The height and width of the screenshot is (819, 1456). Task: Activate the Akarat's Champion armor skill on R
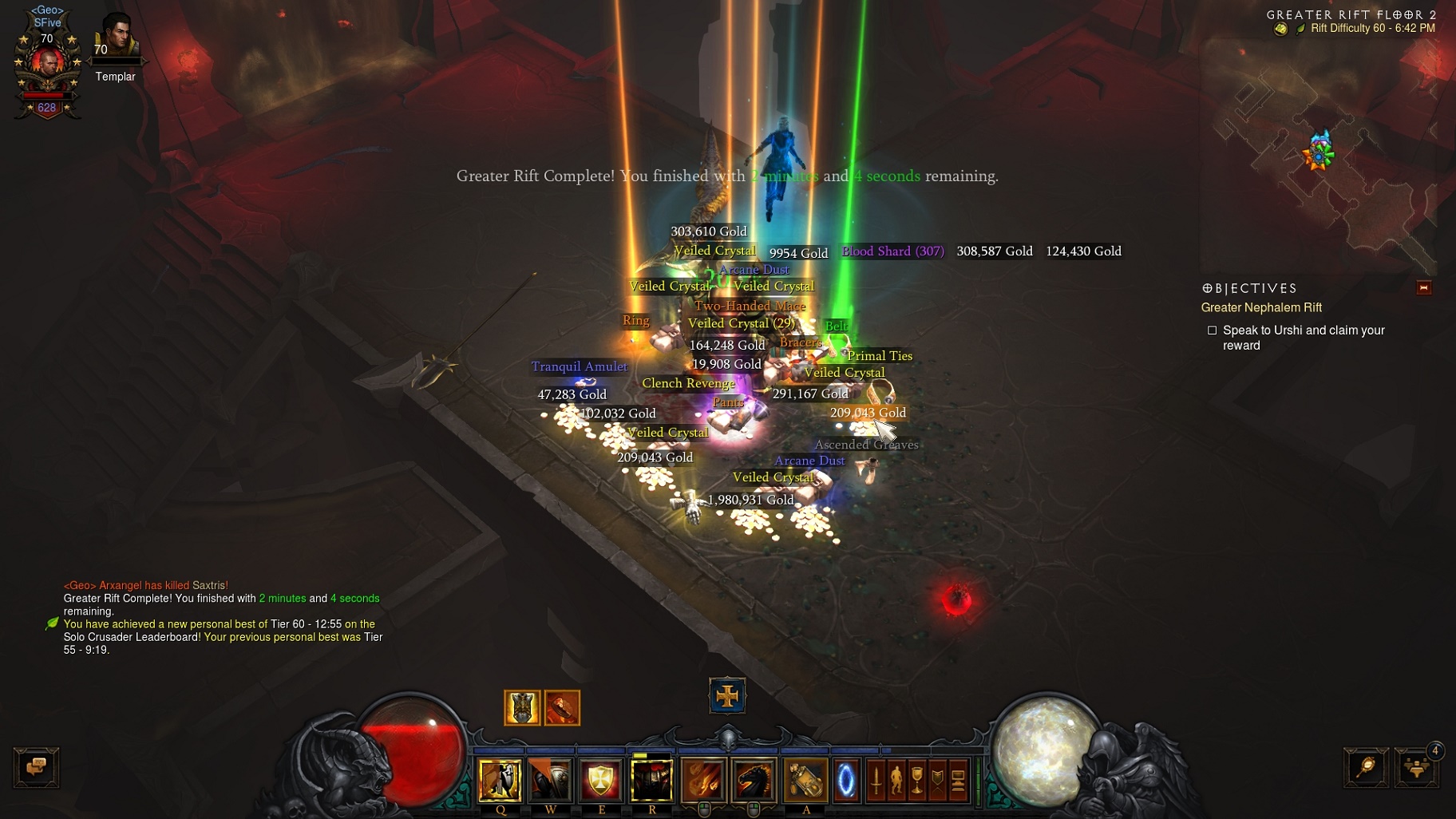coord(652,781)
